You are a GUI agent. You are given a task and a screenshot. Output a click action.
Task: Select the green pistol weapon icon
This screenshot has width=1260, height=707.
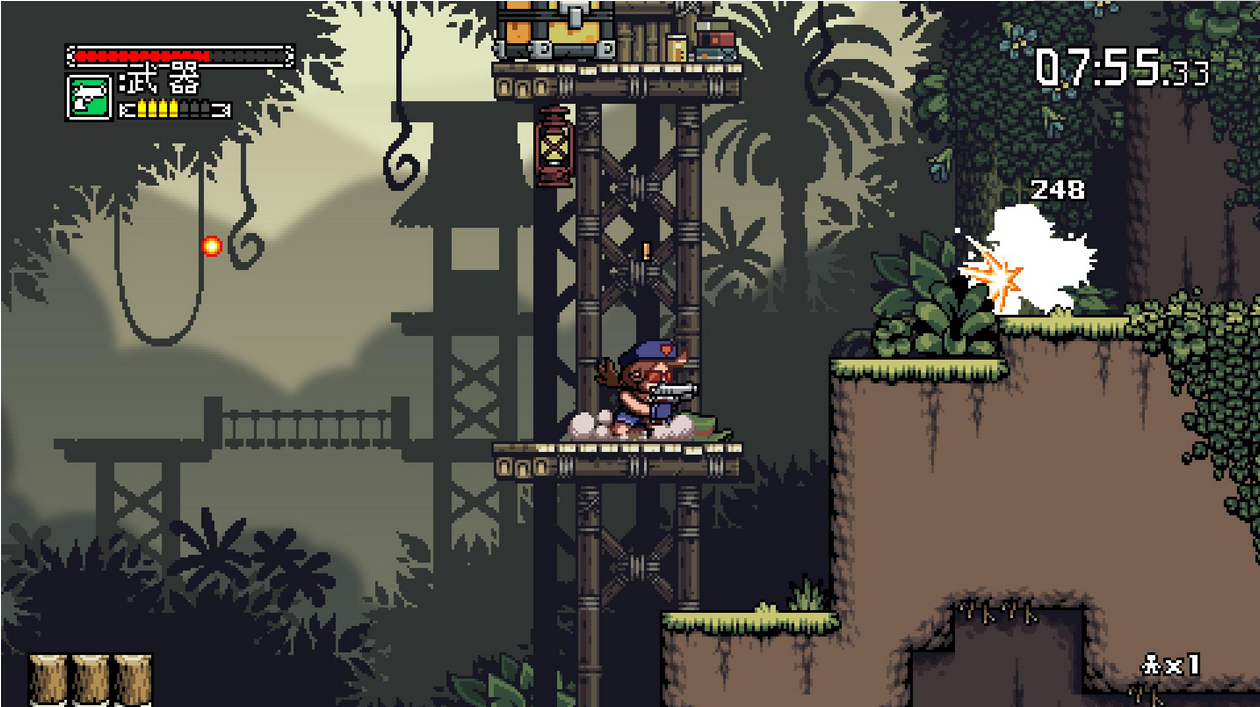[x=88, y=97]
